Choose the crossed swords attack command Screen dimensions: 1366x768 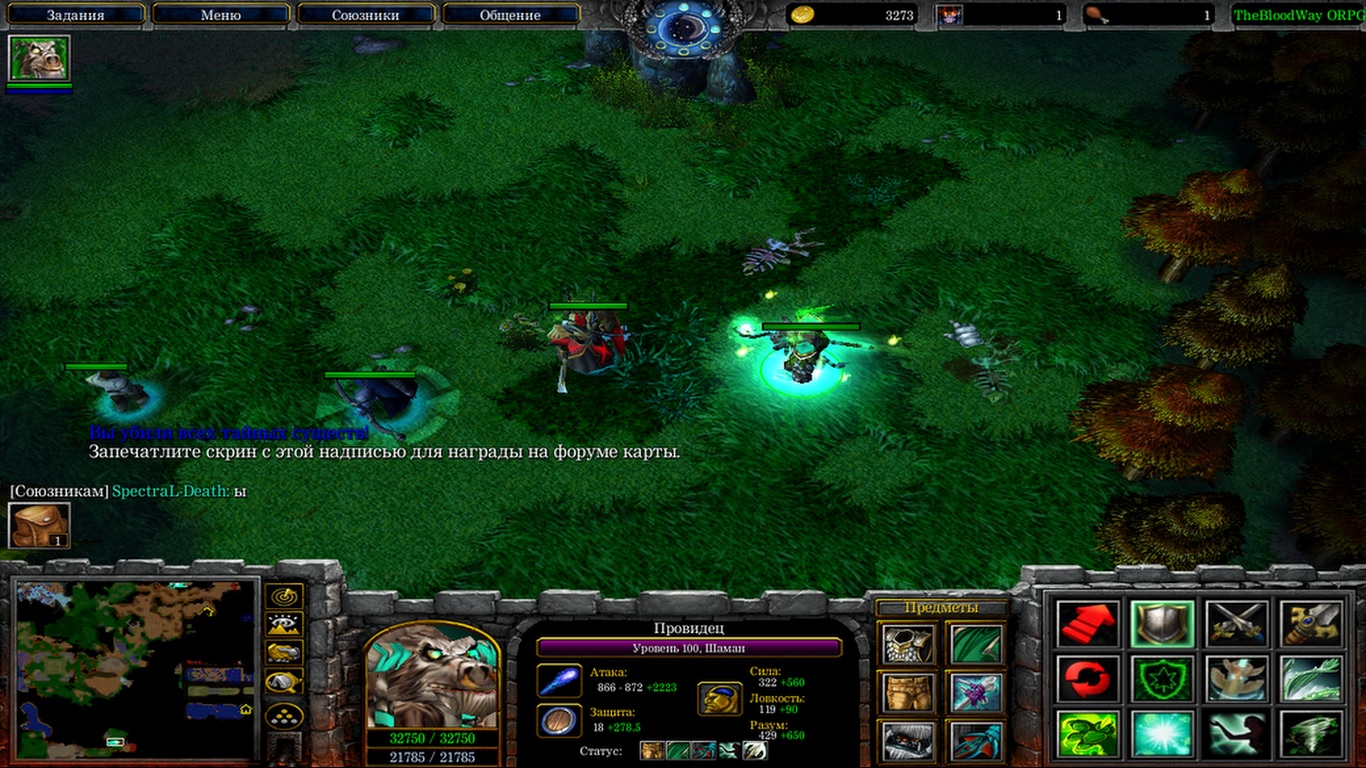click(x=1236, y=624)
